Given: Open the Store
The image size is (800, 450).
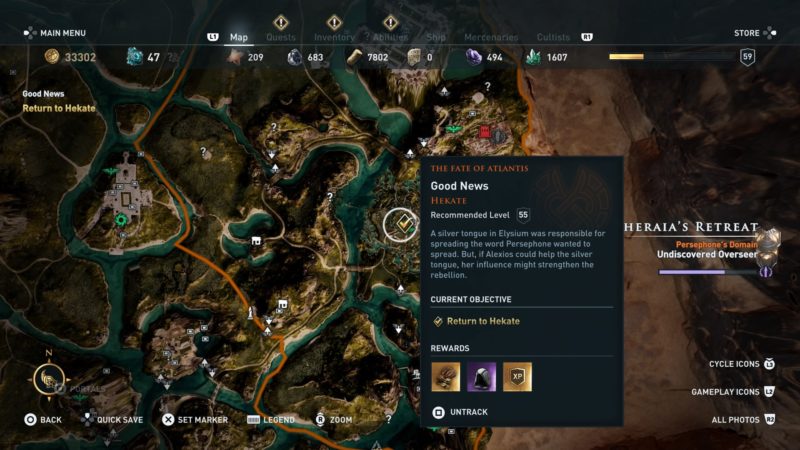Looking at the screenshot, I should [x=747, y=33].
